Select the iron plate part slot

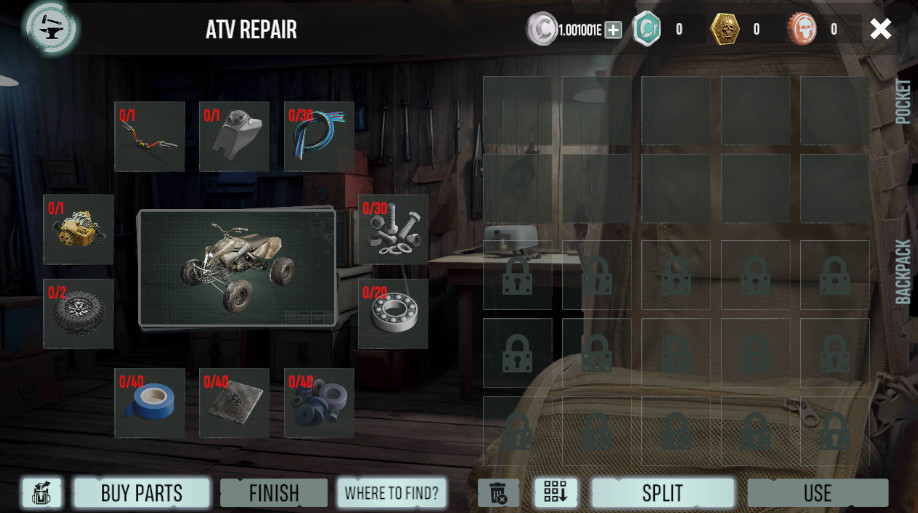point(235,403)
